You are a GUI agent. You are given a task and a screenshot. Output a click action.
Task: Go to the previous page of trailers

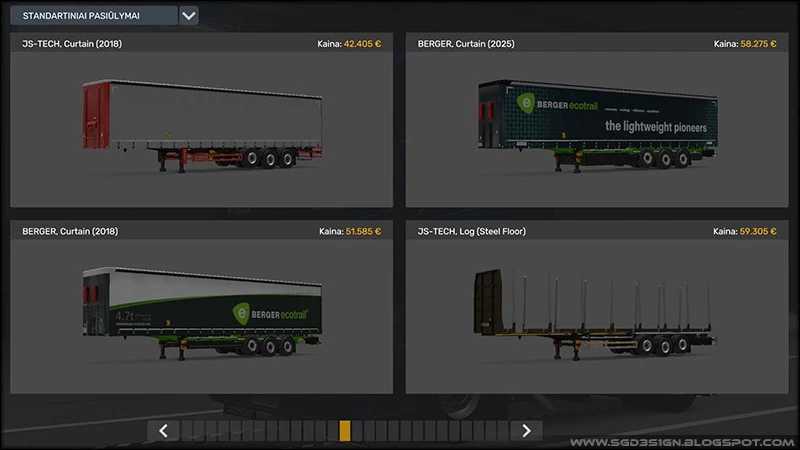click(x=163, y=430)
